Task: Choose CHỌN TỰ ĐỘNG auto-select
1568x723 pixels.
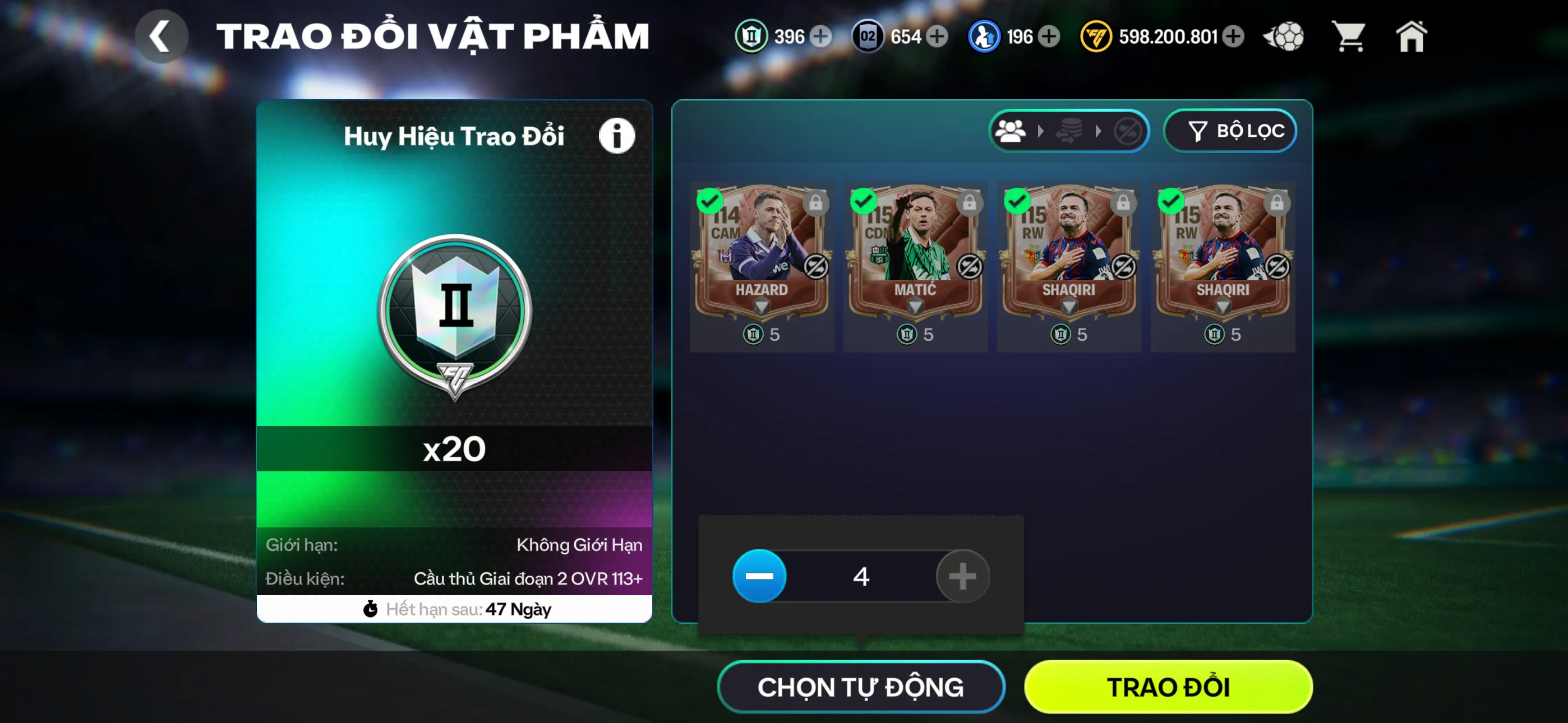Action: coord(860,687)
